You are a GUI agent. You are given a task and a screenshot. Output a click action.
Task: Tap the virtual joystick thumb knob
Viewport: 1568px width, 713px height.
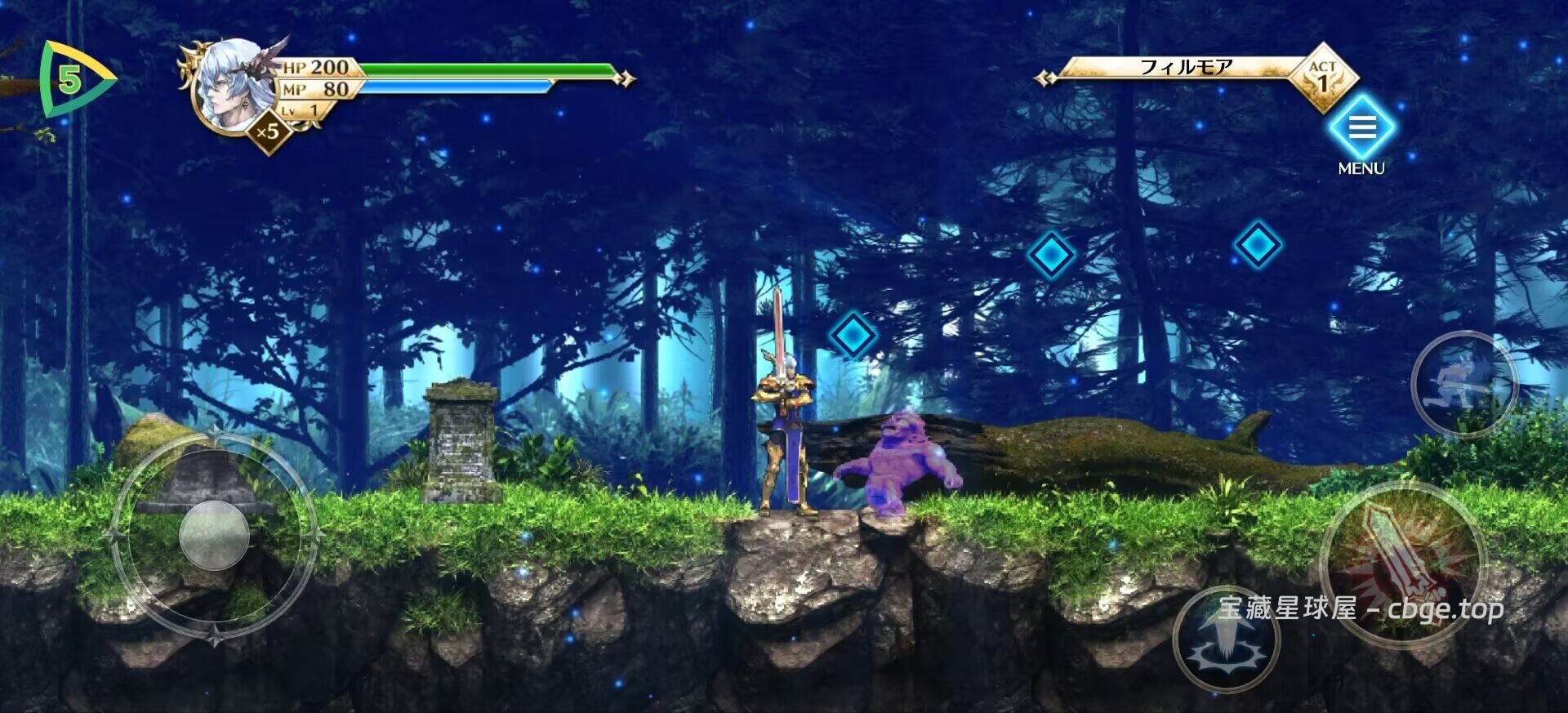[x=214, y=535]
